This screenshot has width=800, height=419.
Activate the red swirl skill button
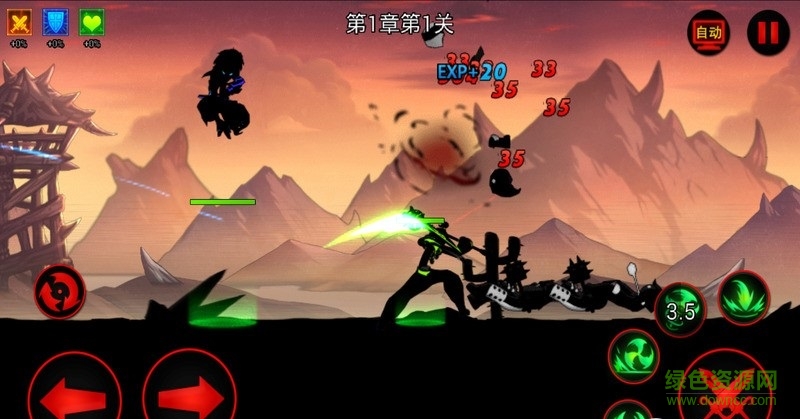tap(59, 293)
